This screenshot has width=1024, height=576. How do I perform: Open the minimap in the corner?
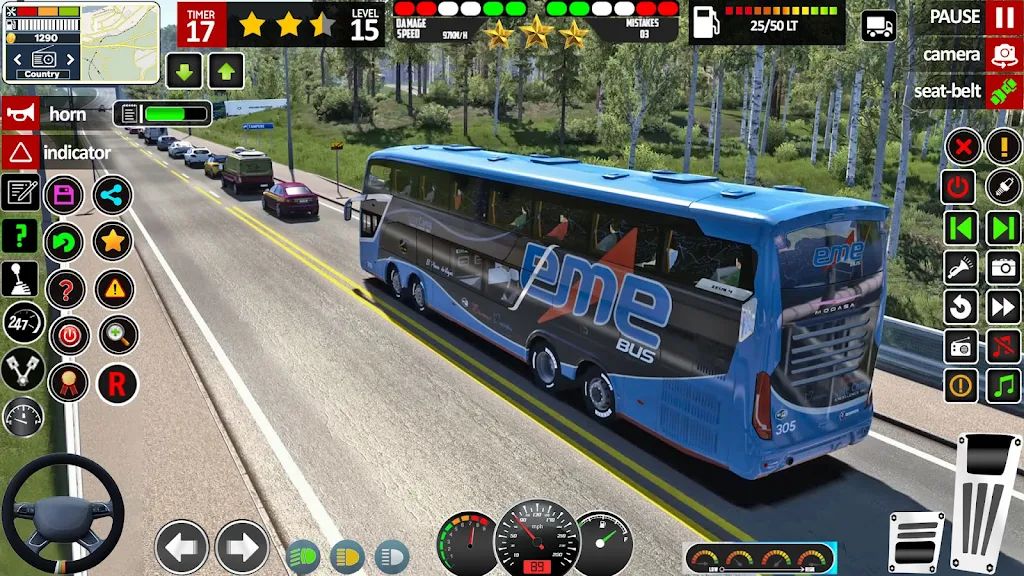pos(120,40)
